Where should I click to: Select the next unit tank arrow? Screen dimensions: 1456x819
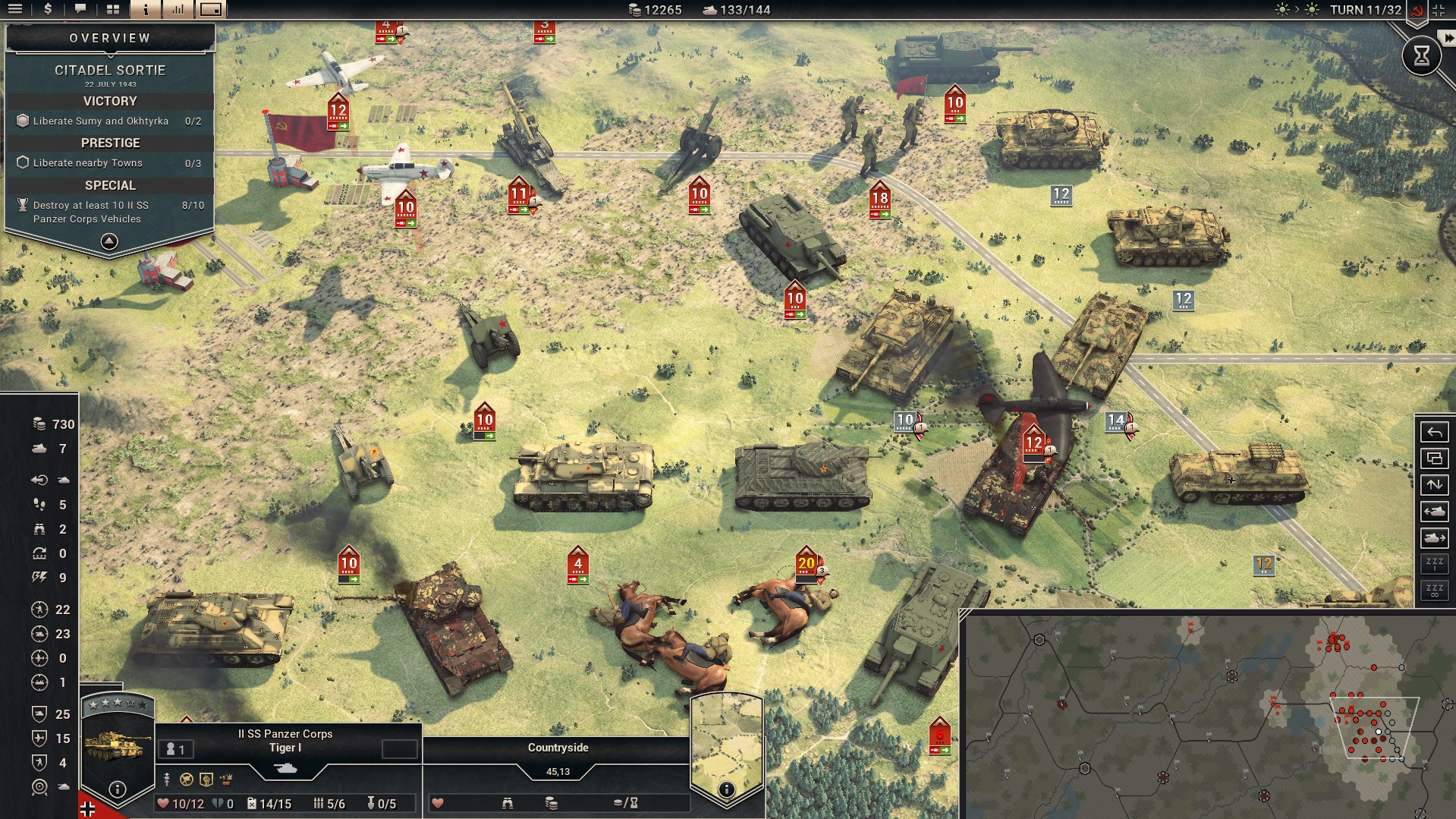tap(1434, 538)
